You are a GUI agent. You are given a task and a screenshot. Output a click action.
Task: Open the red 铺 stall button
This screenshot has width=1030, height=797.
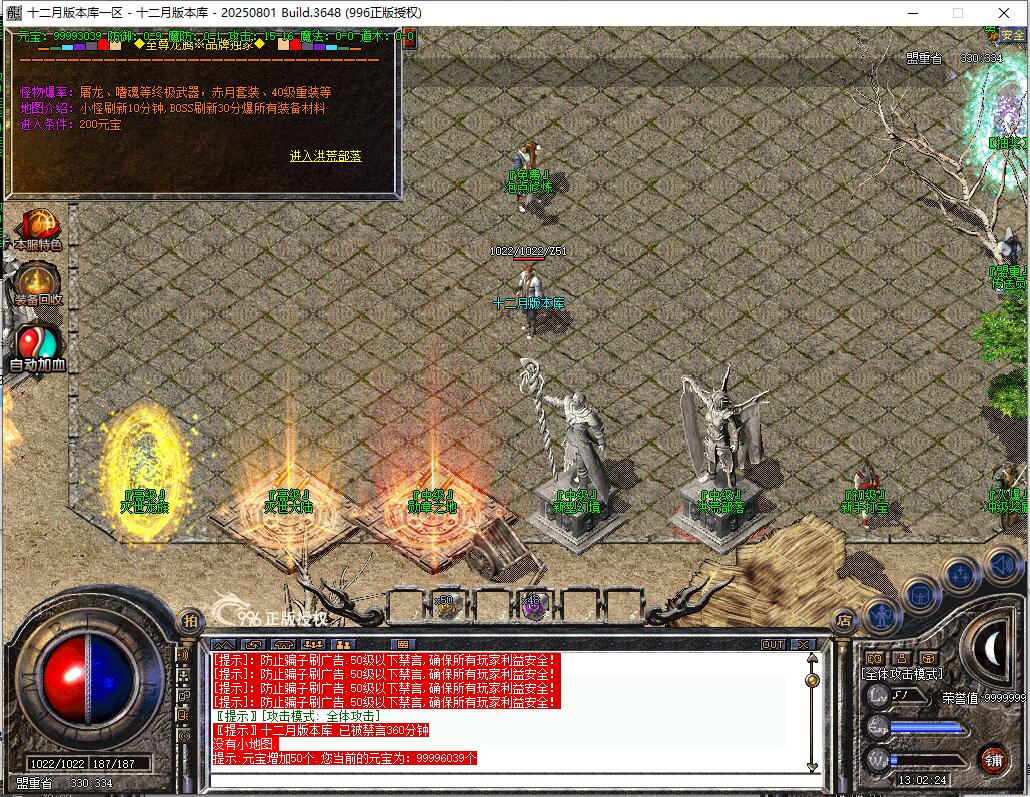[x=992, y=759]
